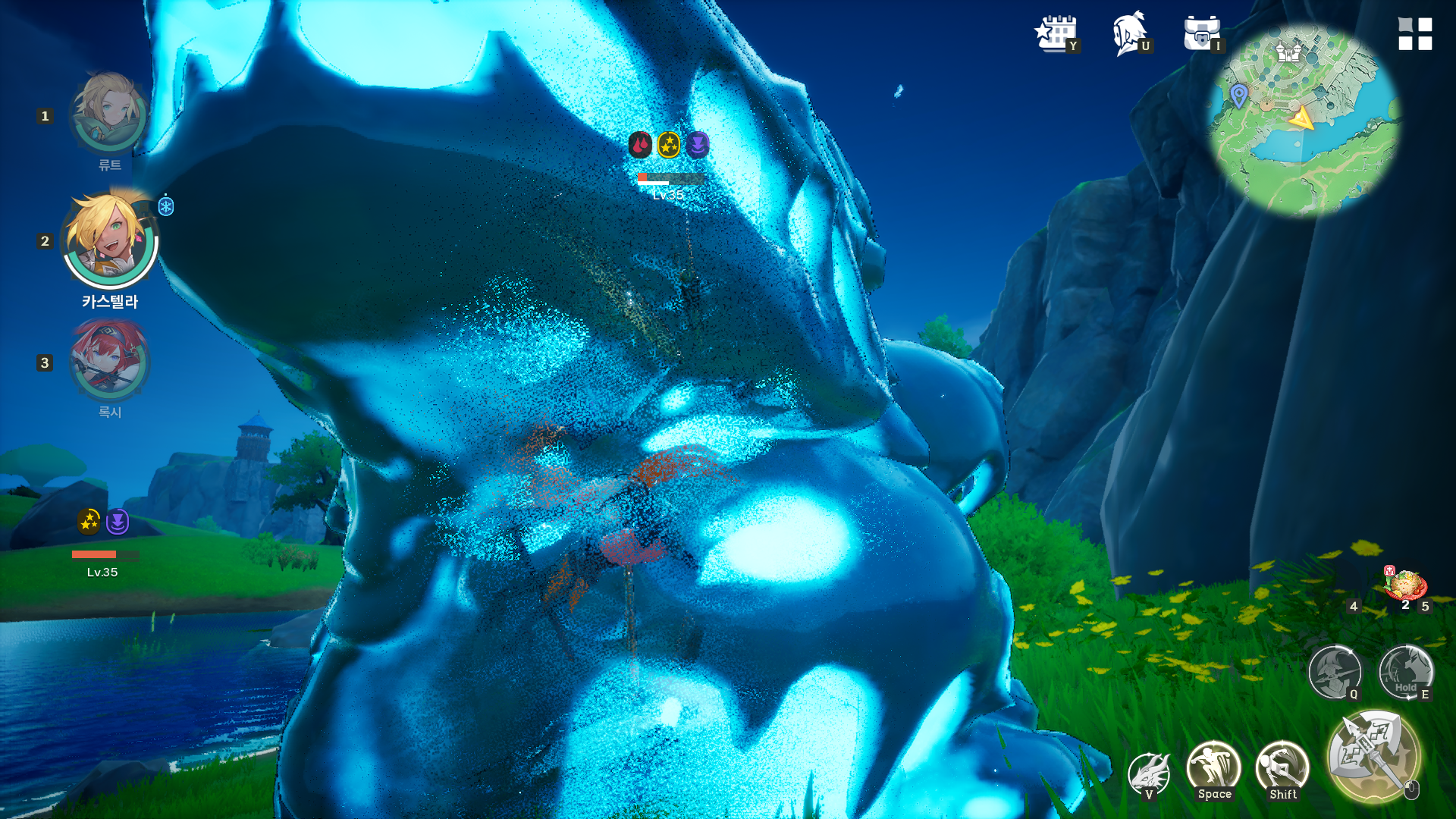Select the 카스텔라 character portrait
This screenshot has width=1456, height=819.
(110, 240)
